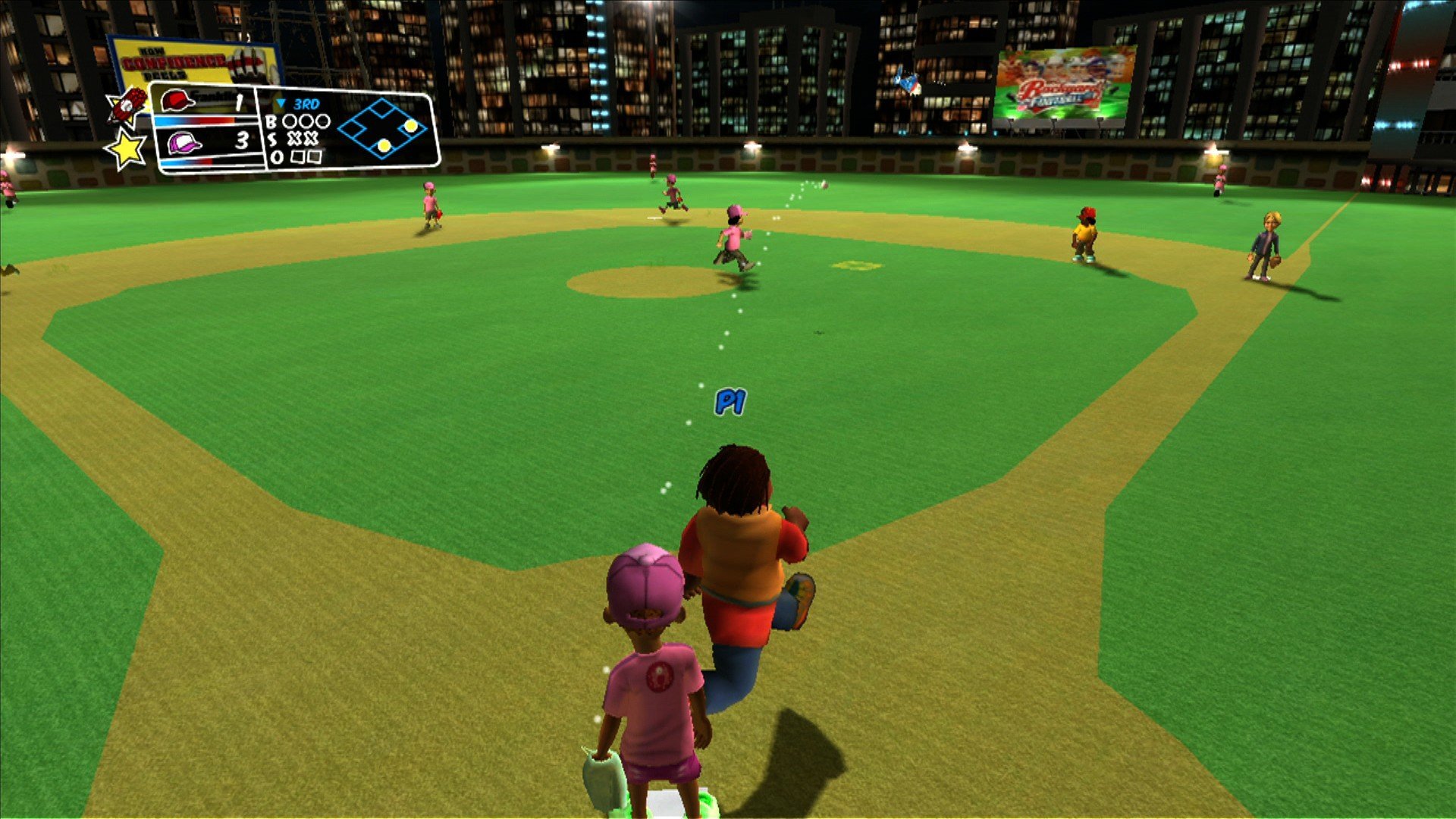Toggle the third base runner dot
The image size is (1456, 819).
(x=383, y=146)
